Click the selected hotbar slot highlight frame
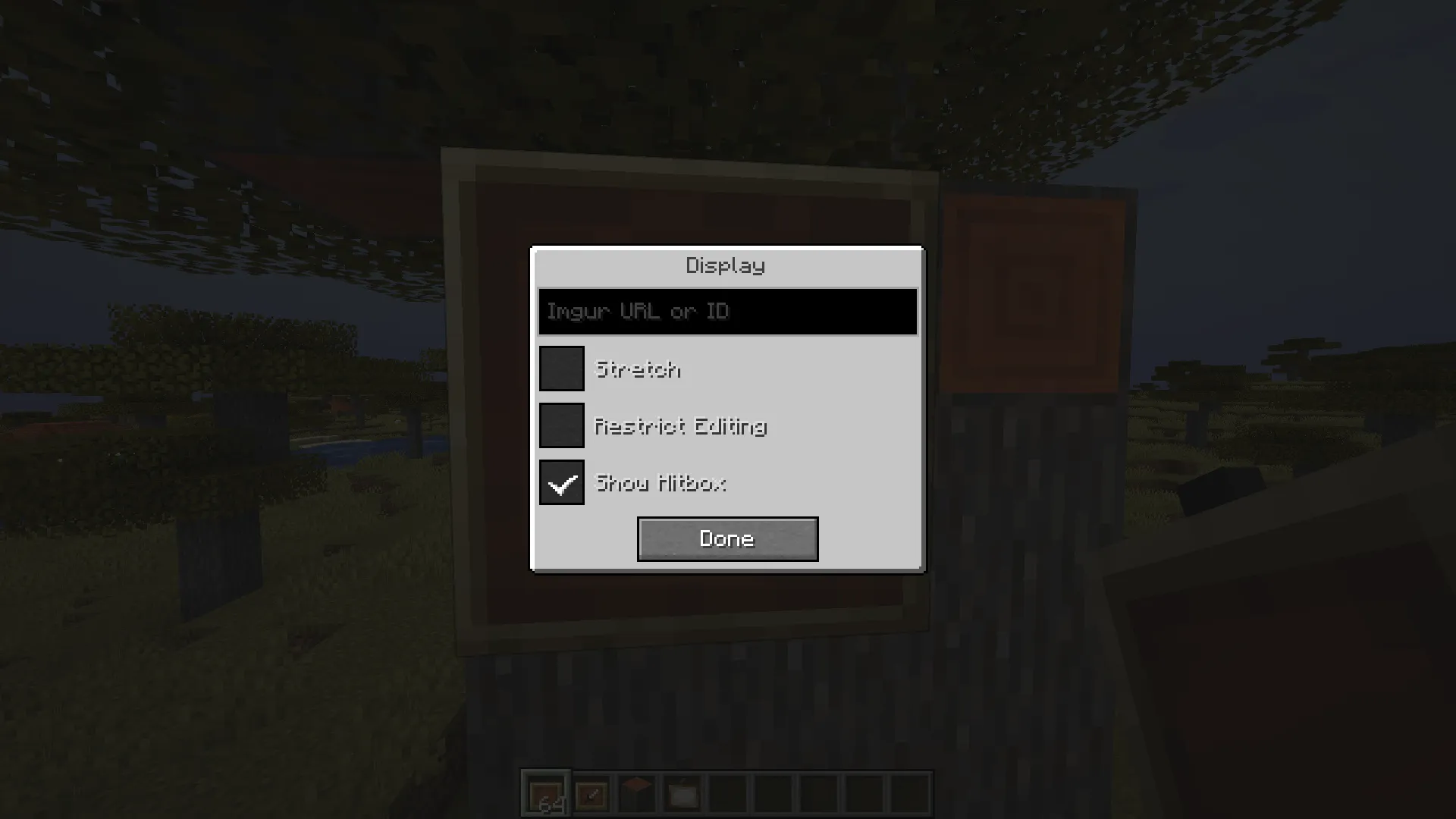 click(x=546, y=794)
